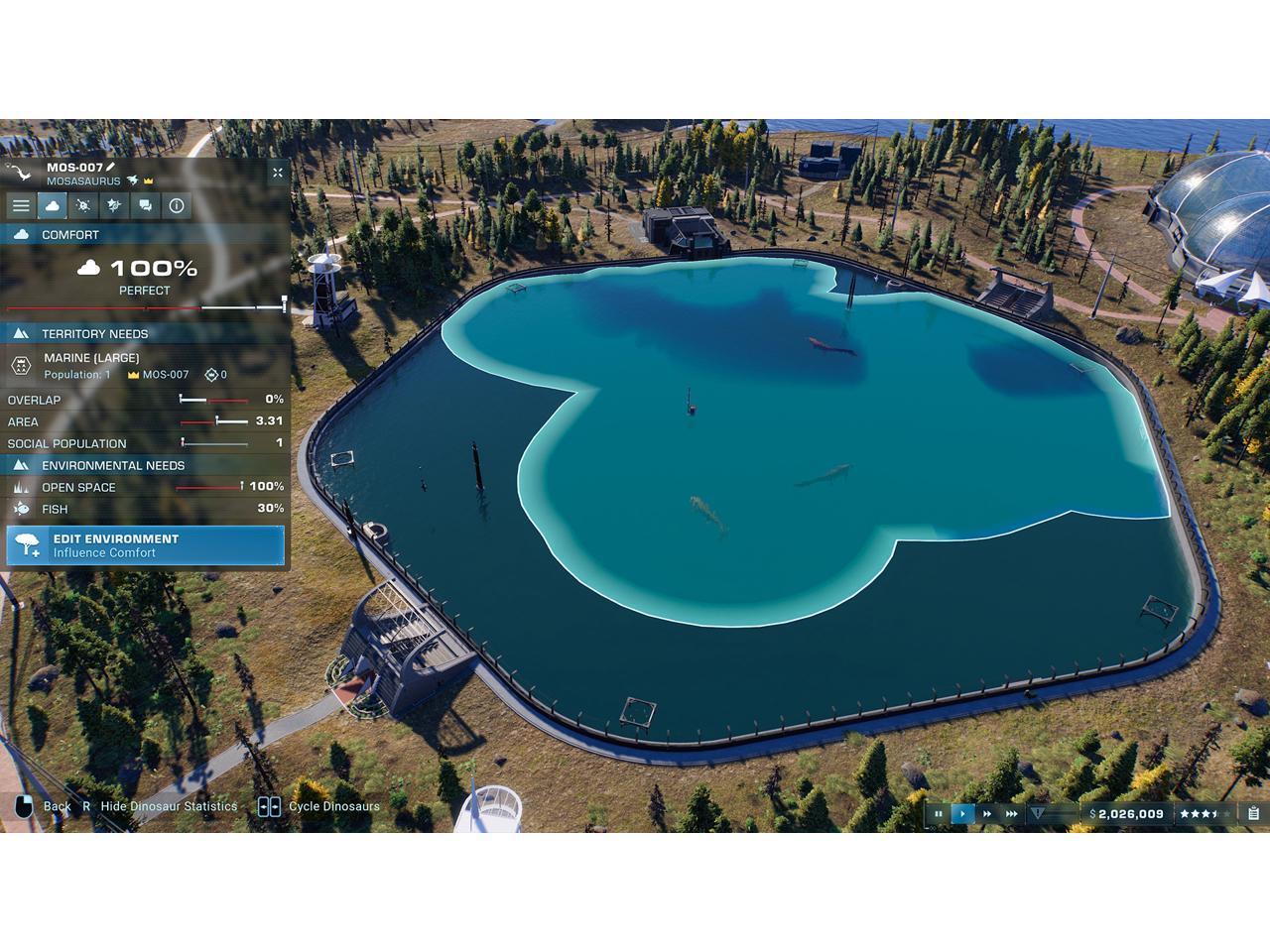Set game to normal play speed
The height and width of the screenshot is (952, 1270).
point(962,814)
